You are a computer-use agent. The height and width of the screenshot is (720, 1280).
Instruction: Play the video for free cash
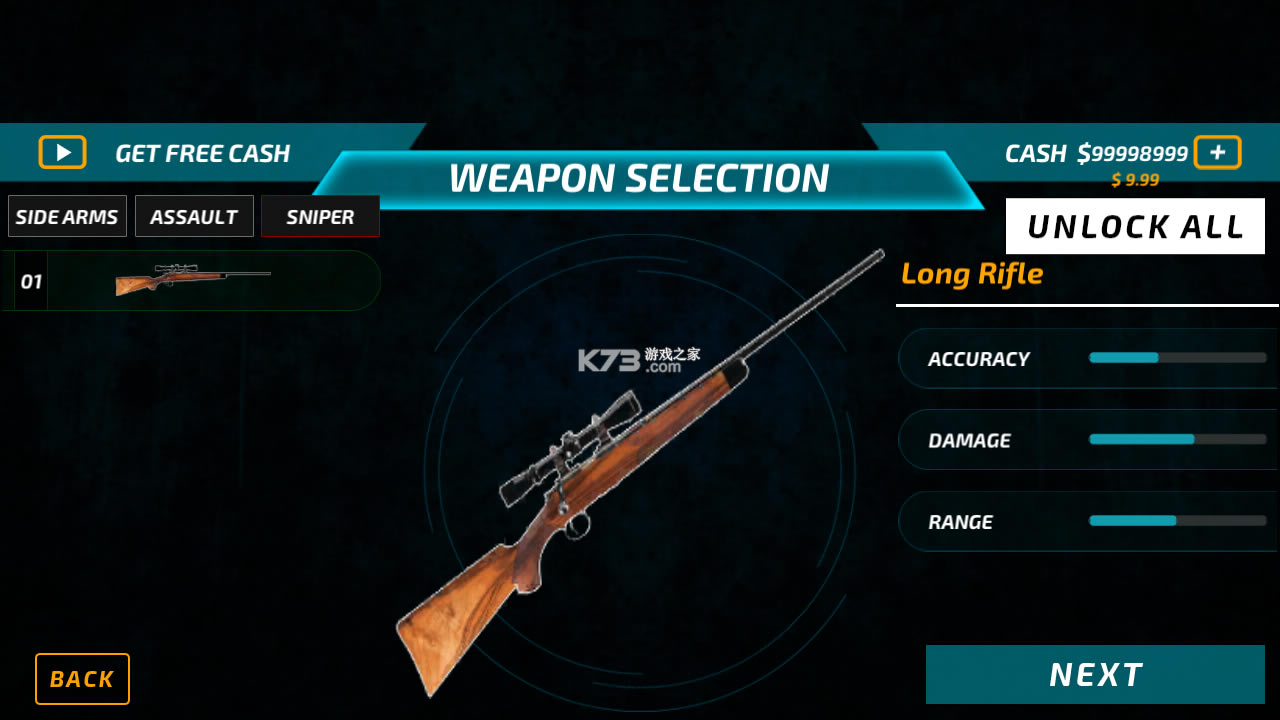click(x=63, y=152)
